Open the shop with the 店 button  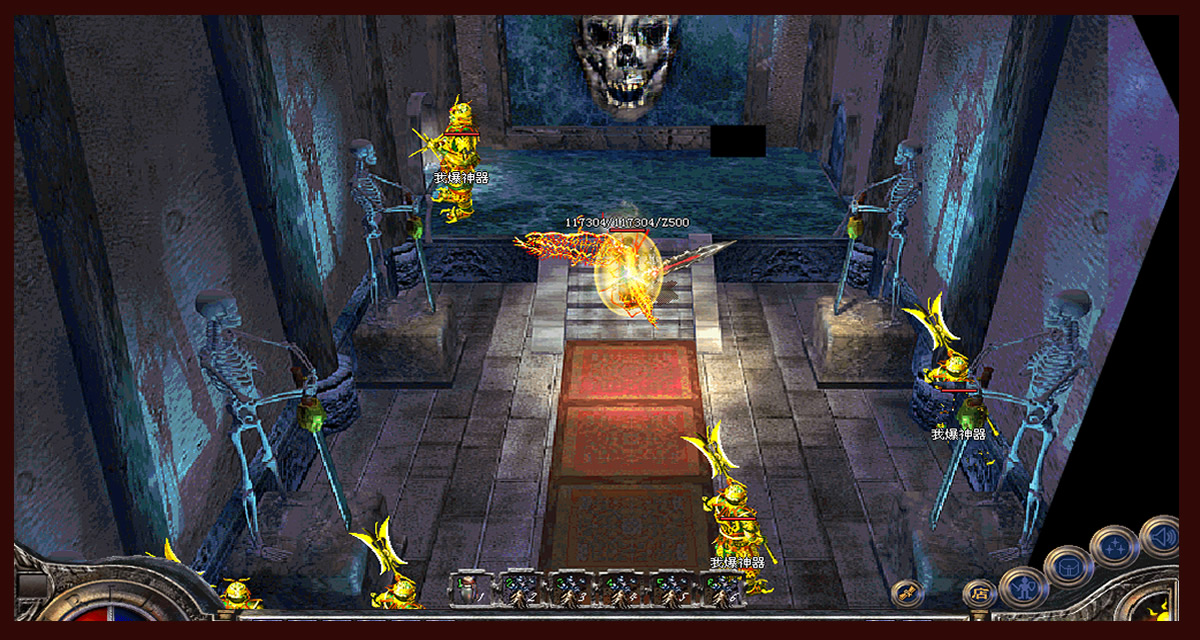[x=978, y=594]
